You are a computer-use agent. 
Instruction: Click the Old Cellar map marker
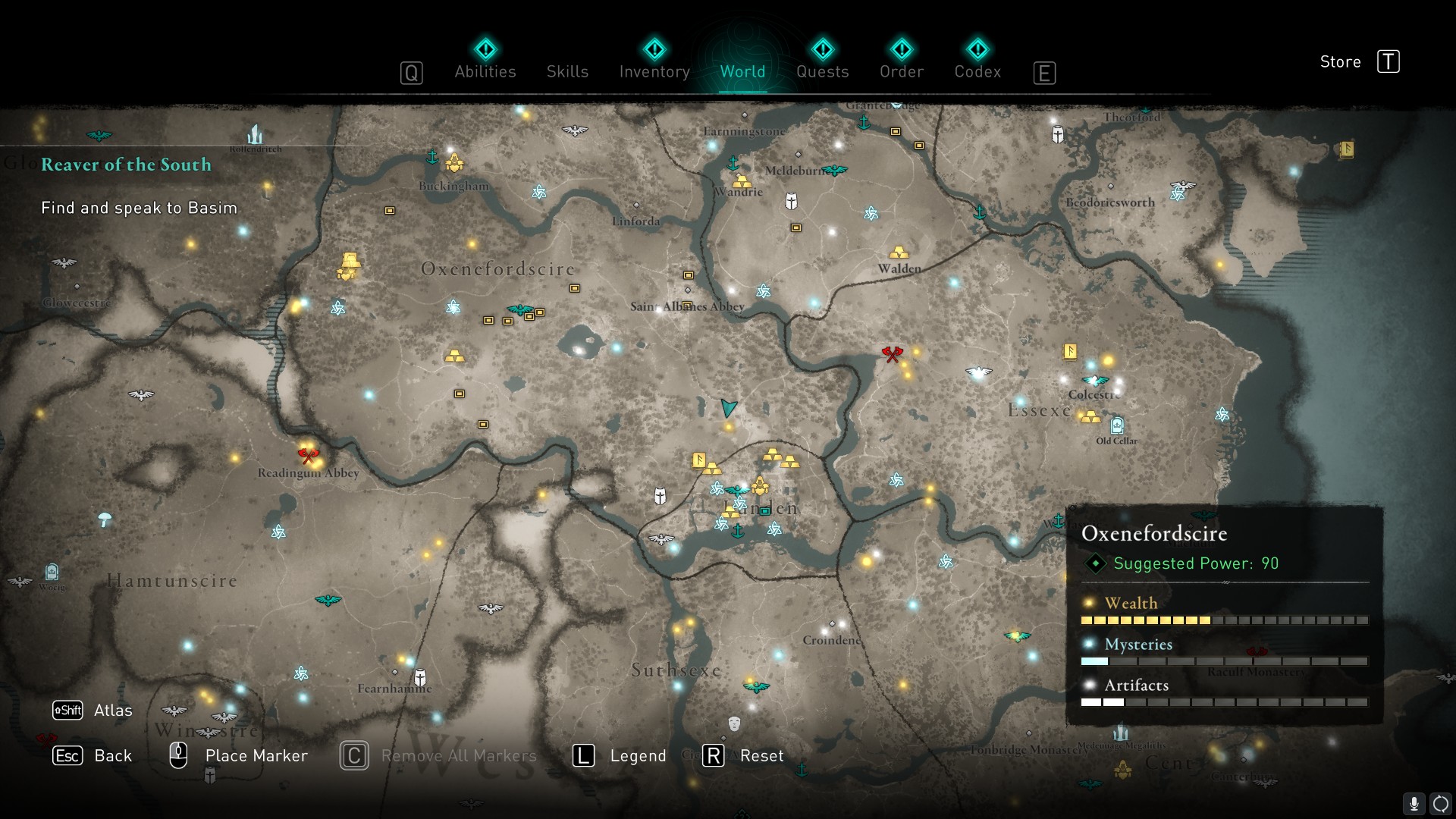[x=1116, y=425]
